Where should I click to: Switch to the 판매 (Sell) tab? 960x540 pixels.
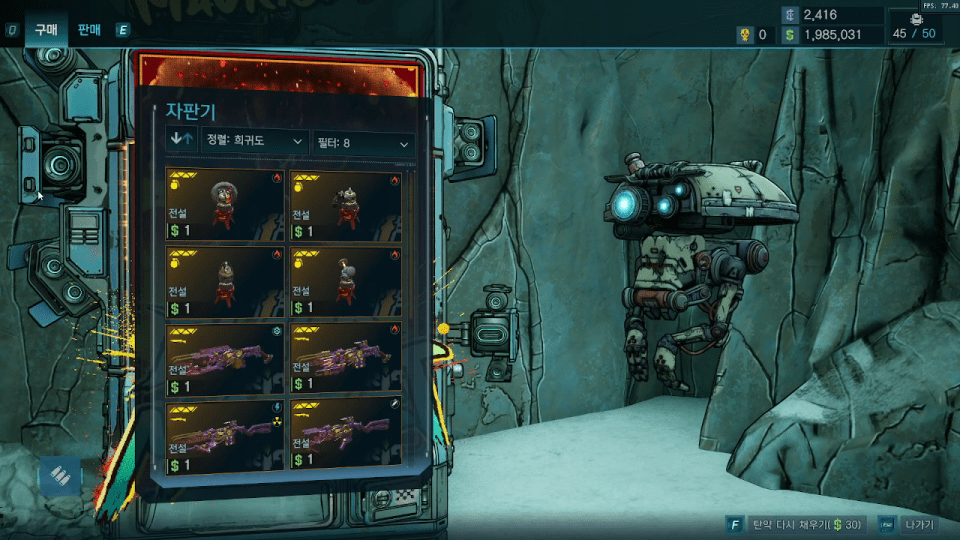[90, 31]
